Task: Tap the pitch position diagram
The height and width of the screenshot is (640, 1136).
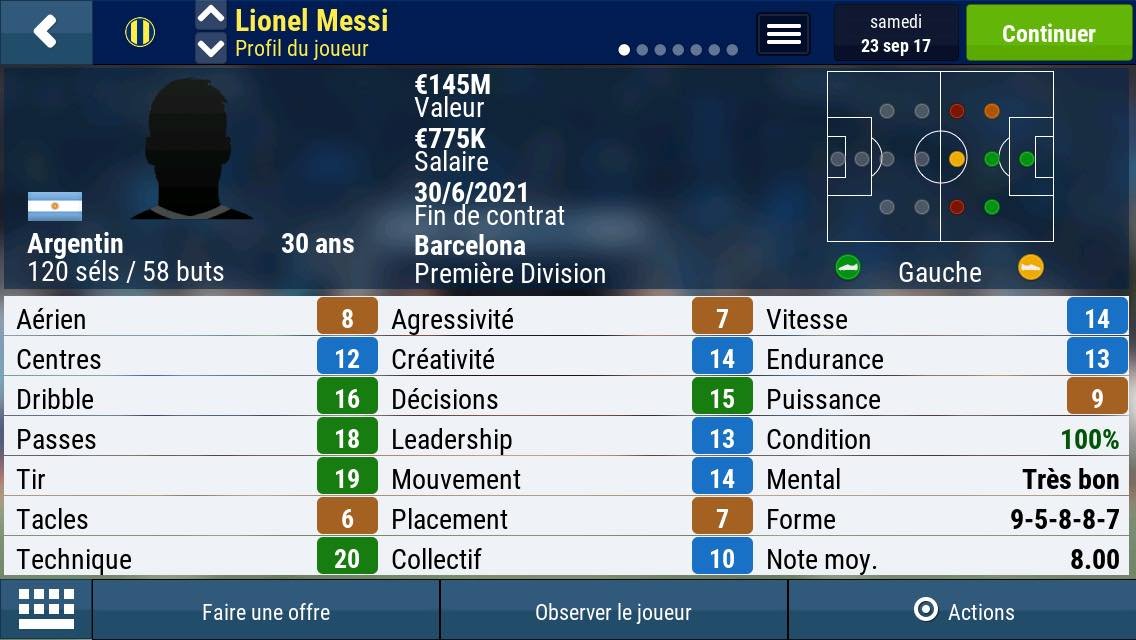Action: click(940, 157)
